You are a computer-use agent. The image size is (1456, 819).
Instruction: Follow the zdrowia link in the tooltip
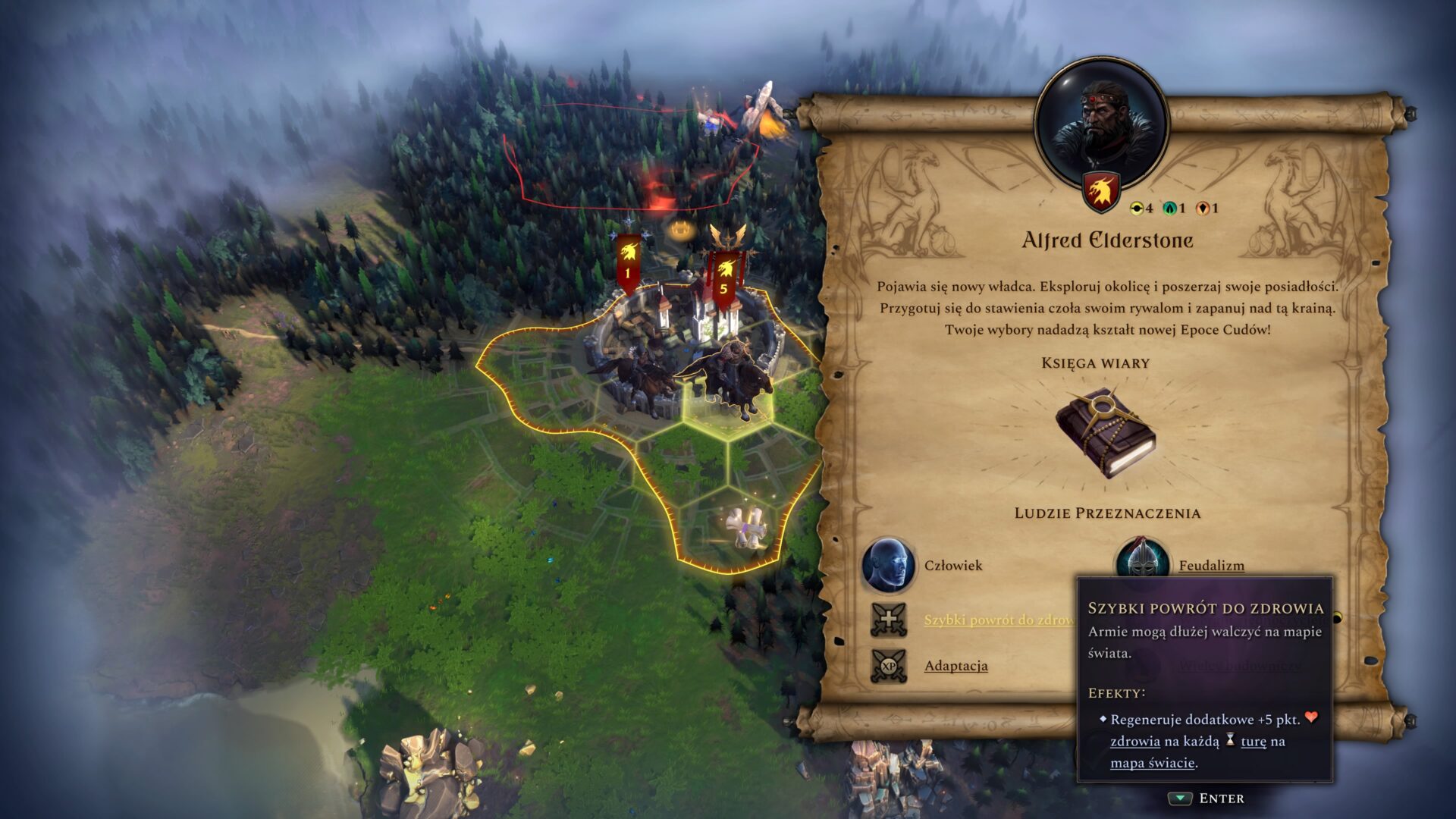pyautogui.click(x=1134, y=742)
